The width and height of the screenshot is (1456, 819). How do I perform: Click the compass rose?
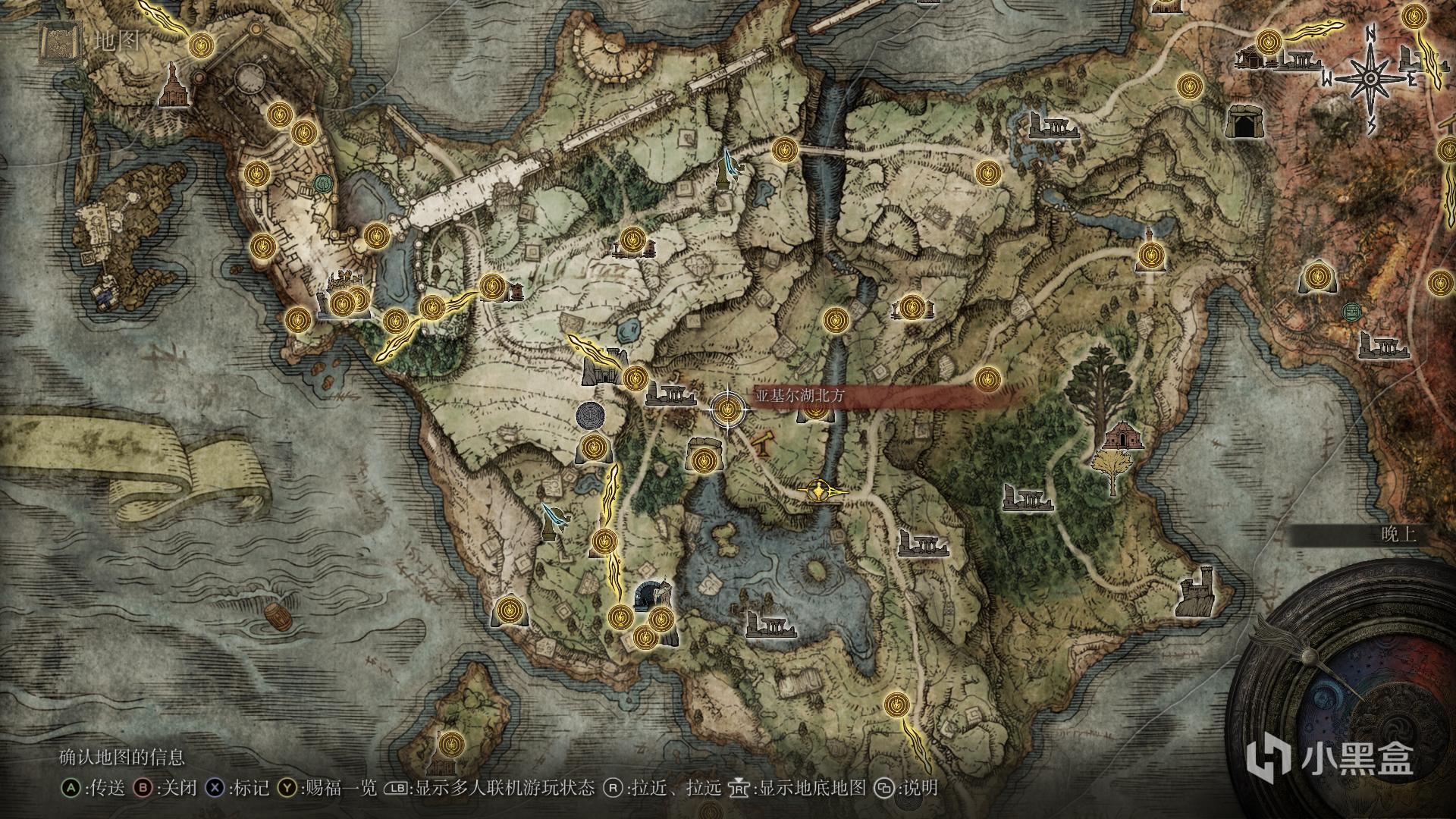tap(1371, 78)
